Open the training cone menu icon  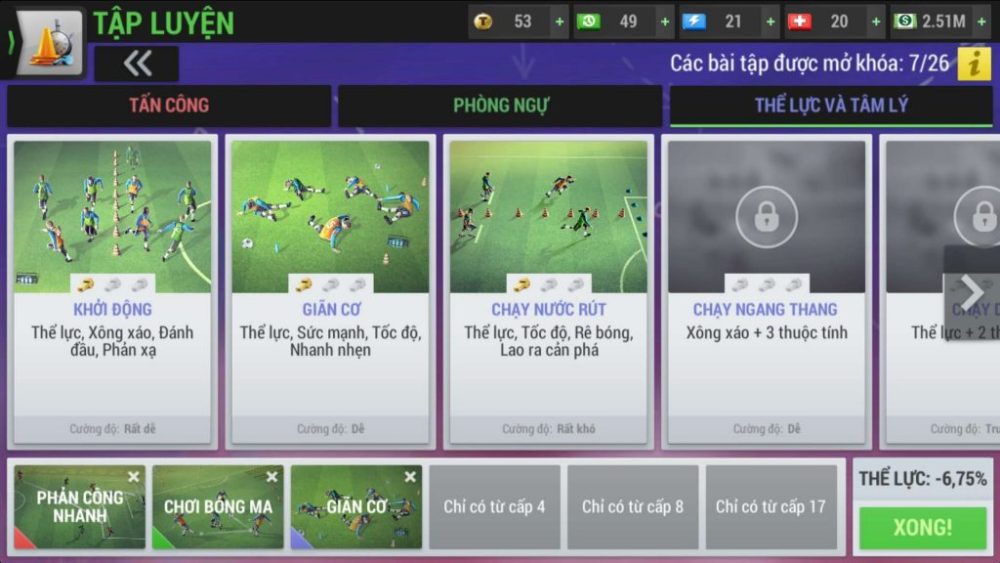[x=49, y=40]
